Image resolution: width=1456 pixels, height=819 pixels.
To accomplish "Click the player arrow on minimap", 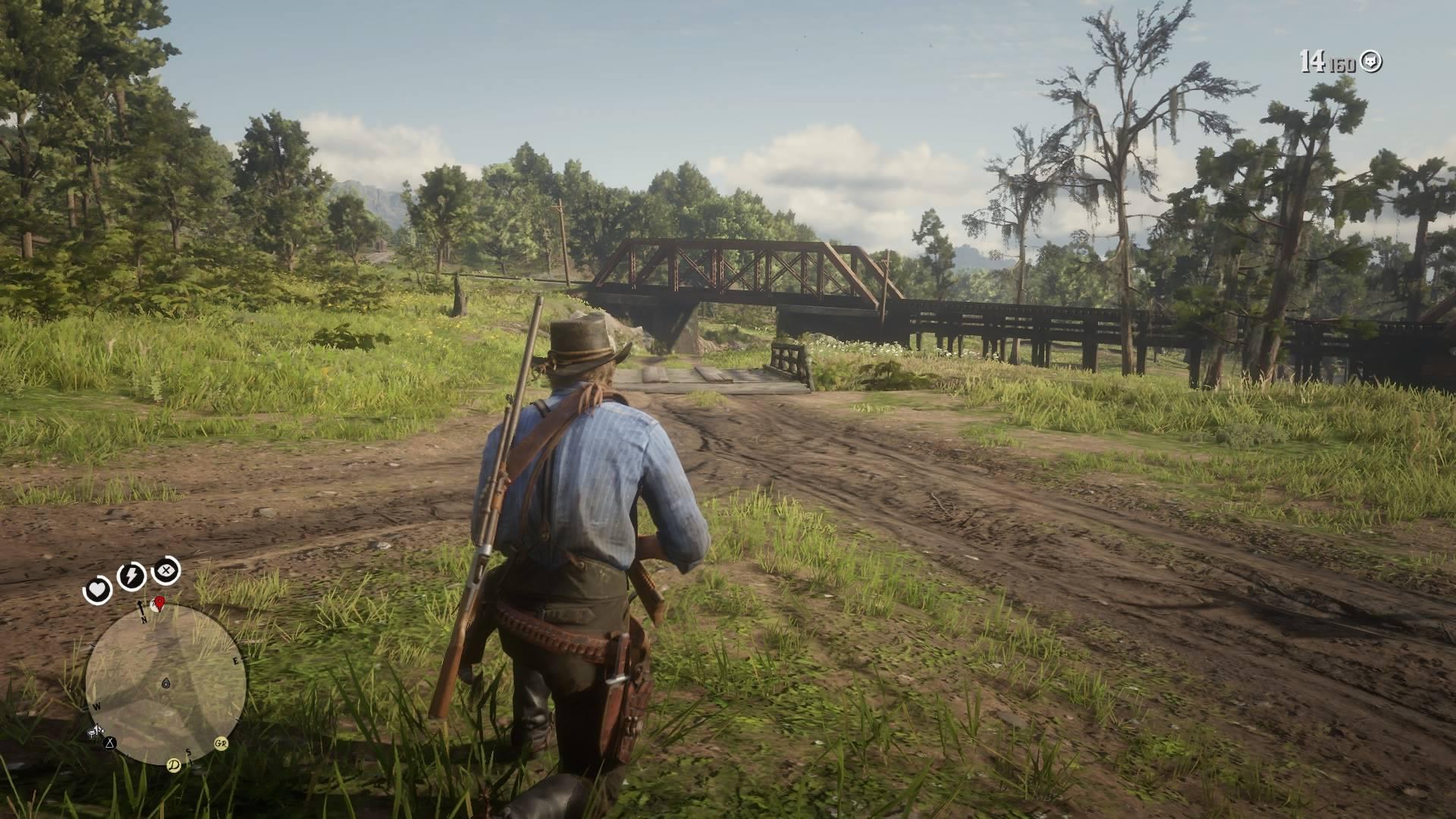I will (166, 683).
